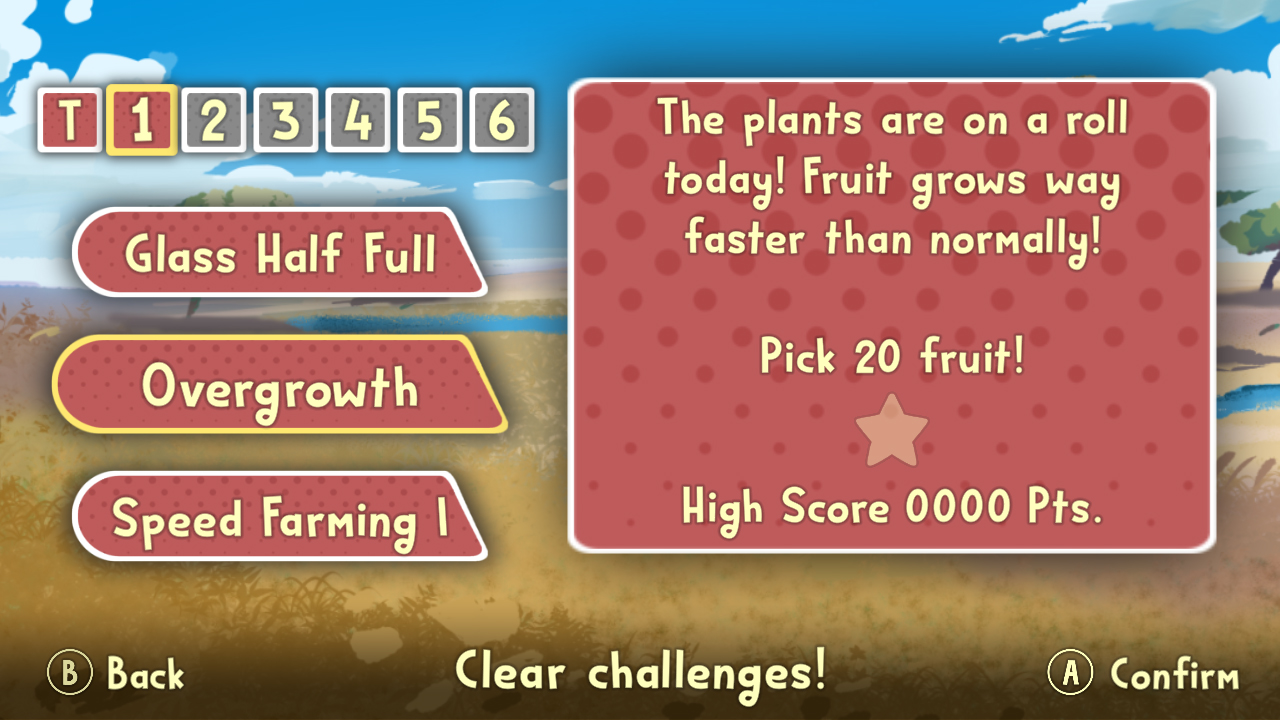Switch to the currently highlighted tab 1

tap(143, 120)
